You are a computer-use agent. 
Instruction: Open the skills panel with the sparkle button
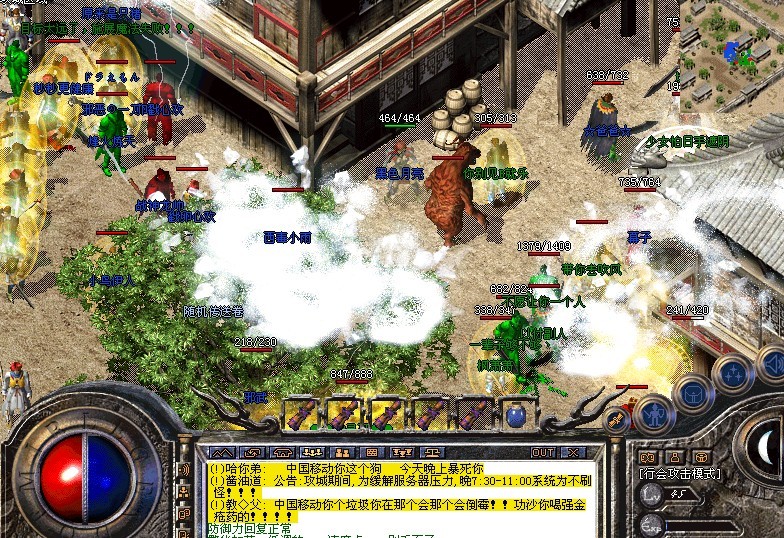point(730,373)
